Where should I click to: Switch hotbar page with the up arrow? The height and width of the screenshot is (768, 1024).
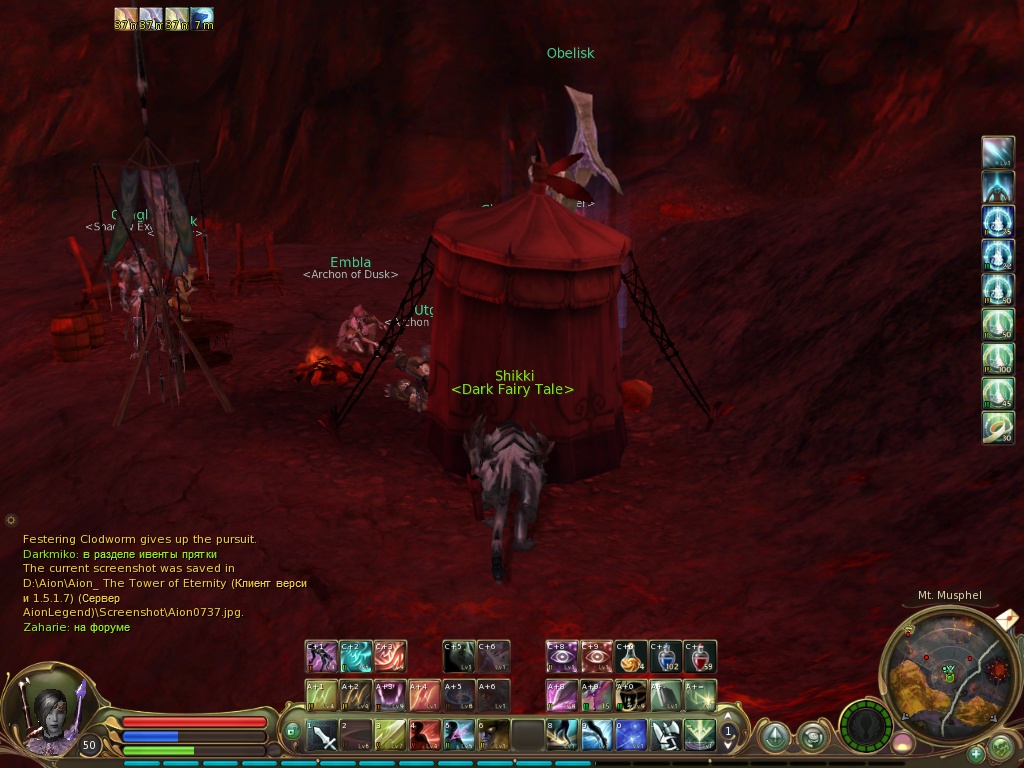[x=729, y=716]
